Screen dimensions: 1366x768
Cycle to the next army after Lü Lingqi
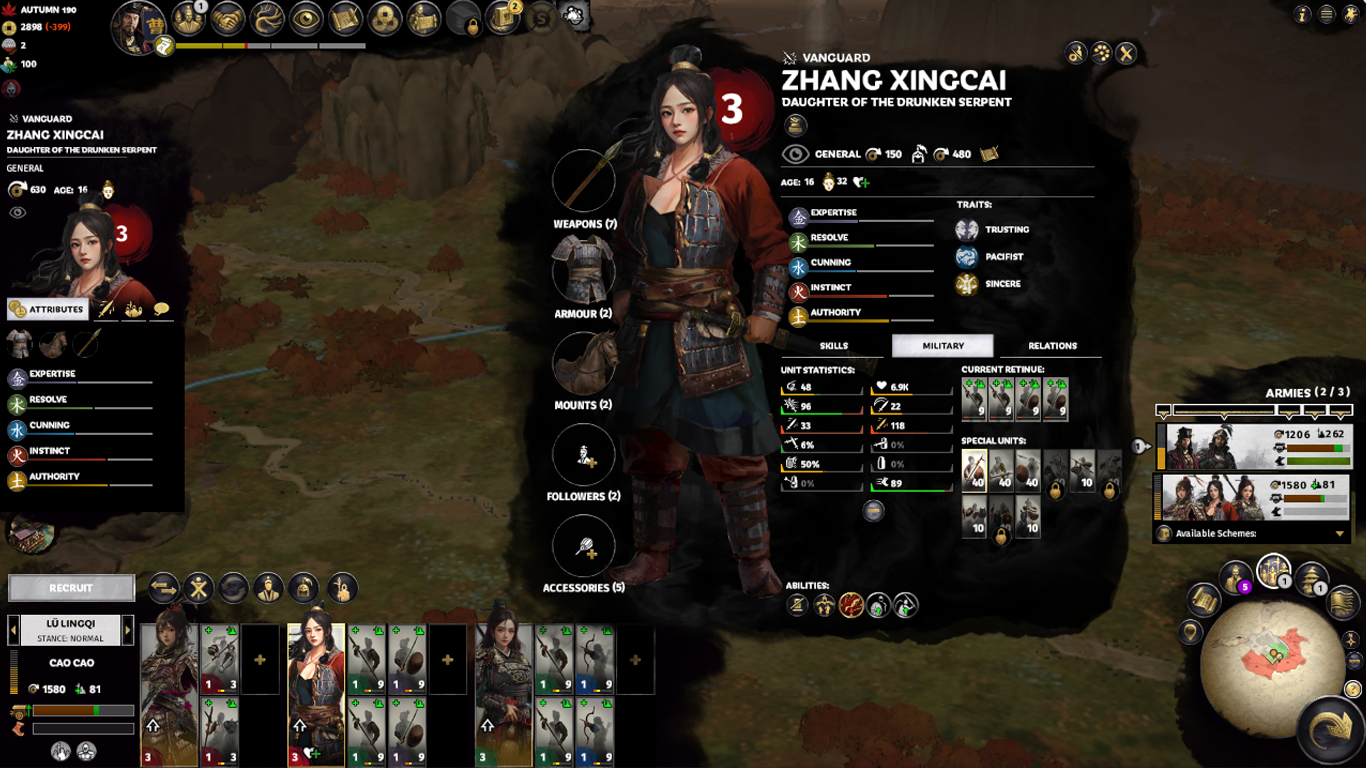[x=128, y=630]
